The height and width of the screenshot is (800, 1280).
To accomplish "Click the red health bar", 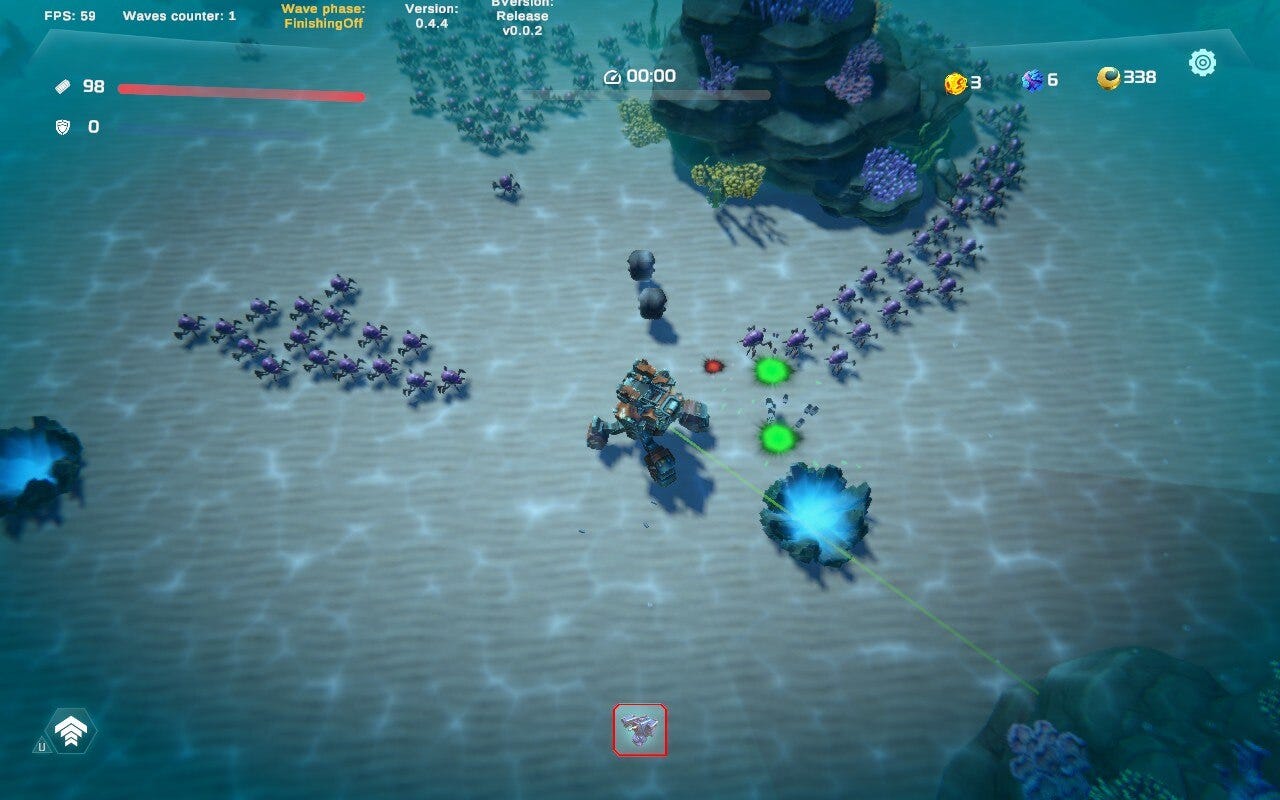I will [x=243, y=89].
